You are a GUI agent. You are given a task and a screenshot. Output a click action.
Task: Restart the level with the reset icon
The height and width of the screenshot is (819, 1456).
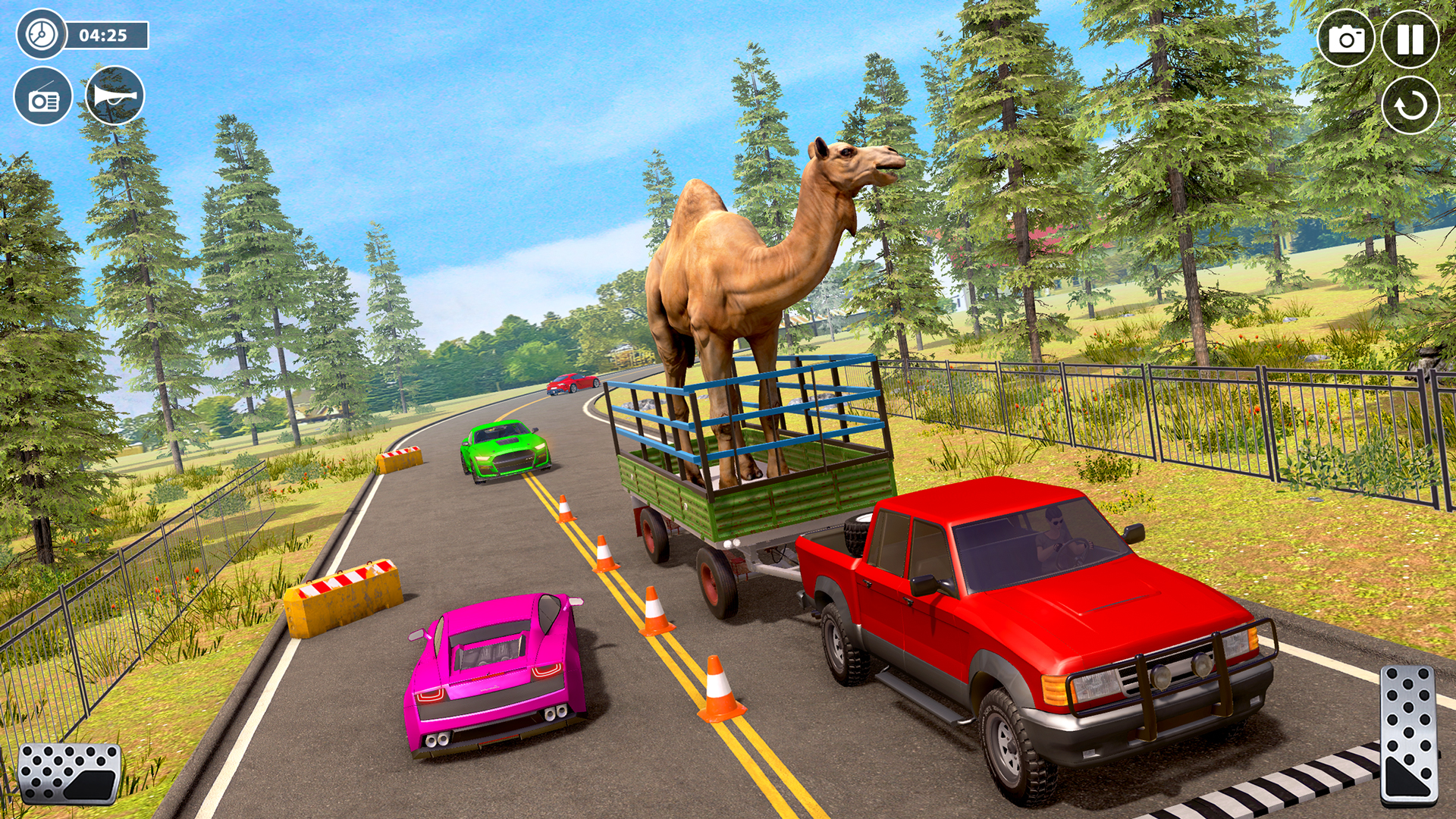(x=1412, y=106)
